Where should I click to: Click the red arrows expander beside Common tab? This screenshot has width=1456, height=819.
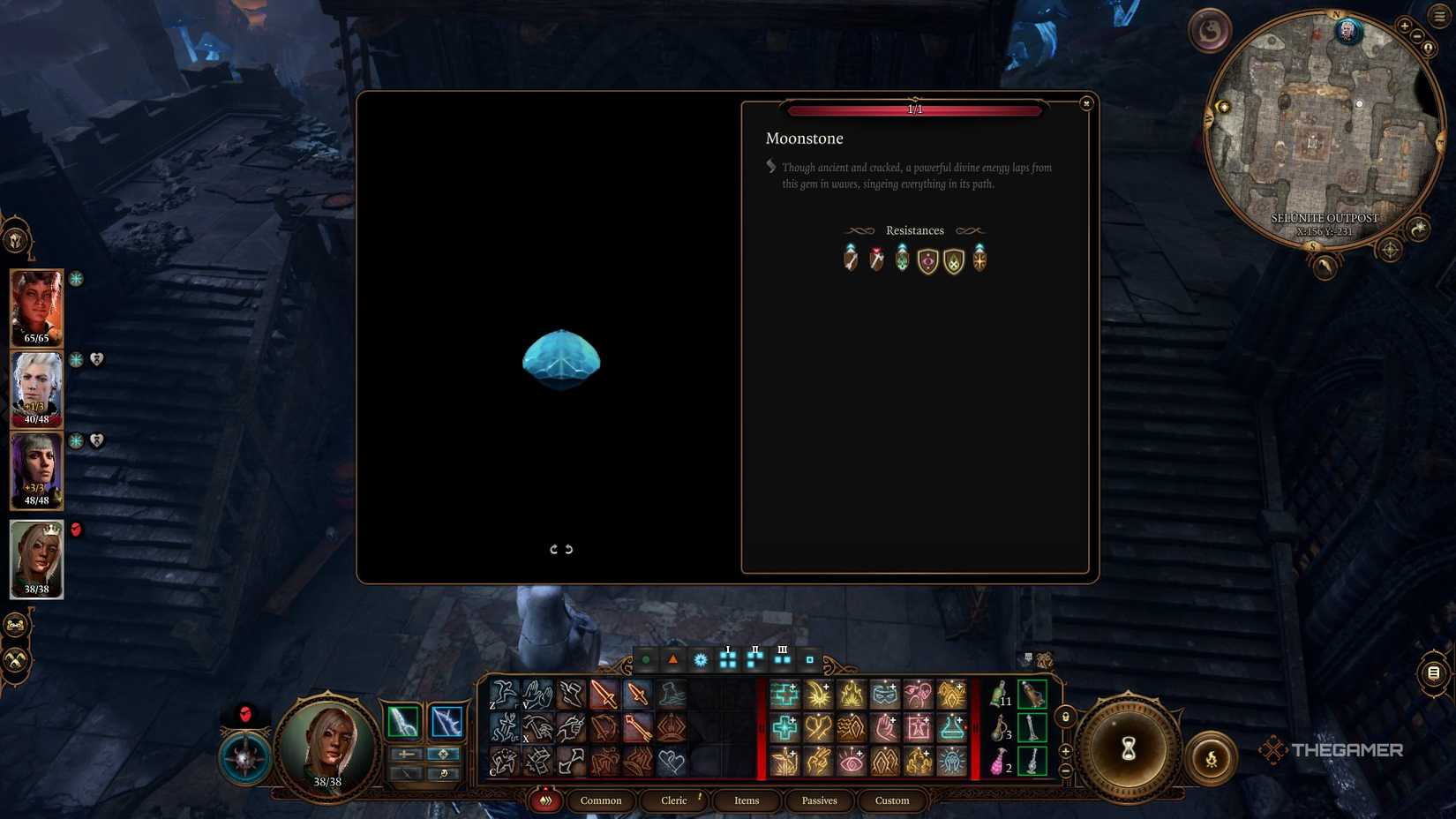(x=545, y=800)
